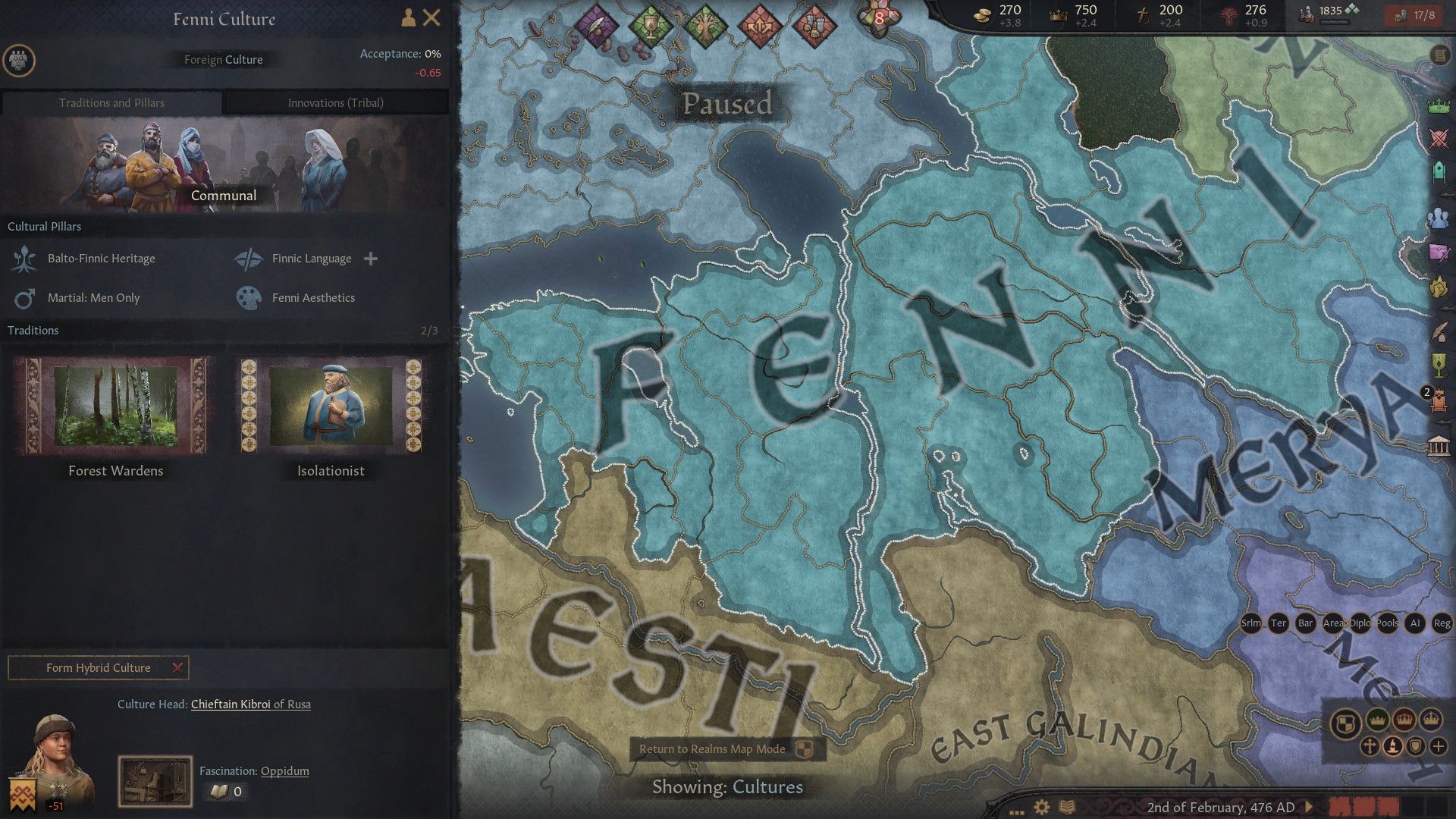Click the Form Hybrid Culture button
Image resolution: width=1456 pixels, height=819 pixels.
pos(98,667)
